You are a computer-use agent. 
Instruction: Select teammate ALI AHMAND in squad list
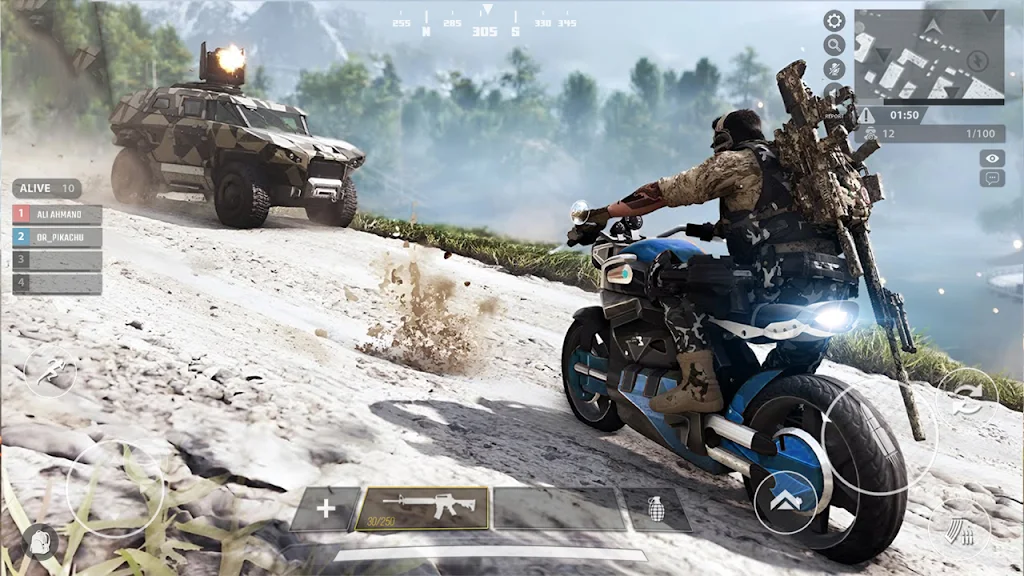(57, 214)
